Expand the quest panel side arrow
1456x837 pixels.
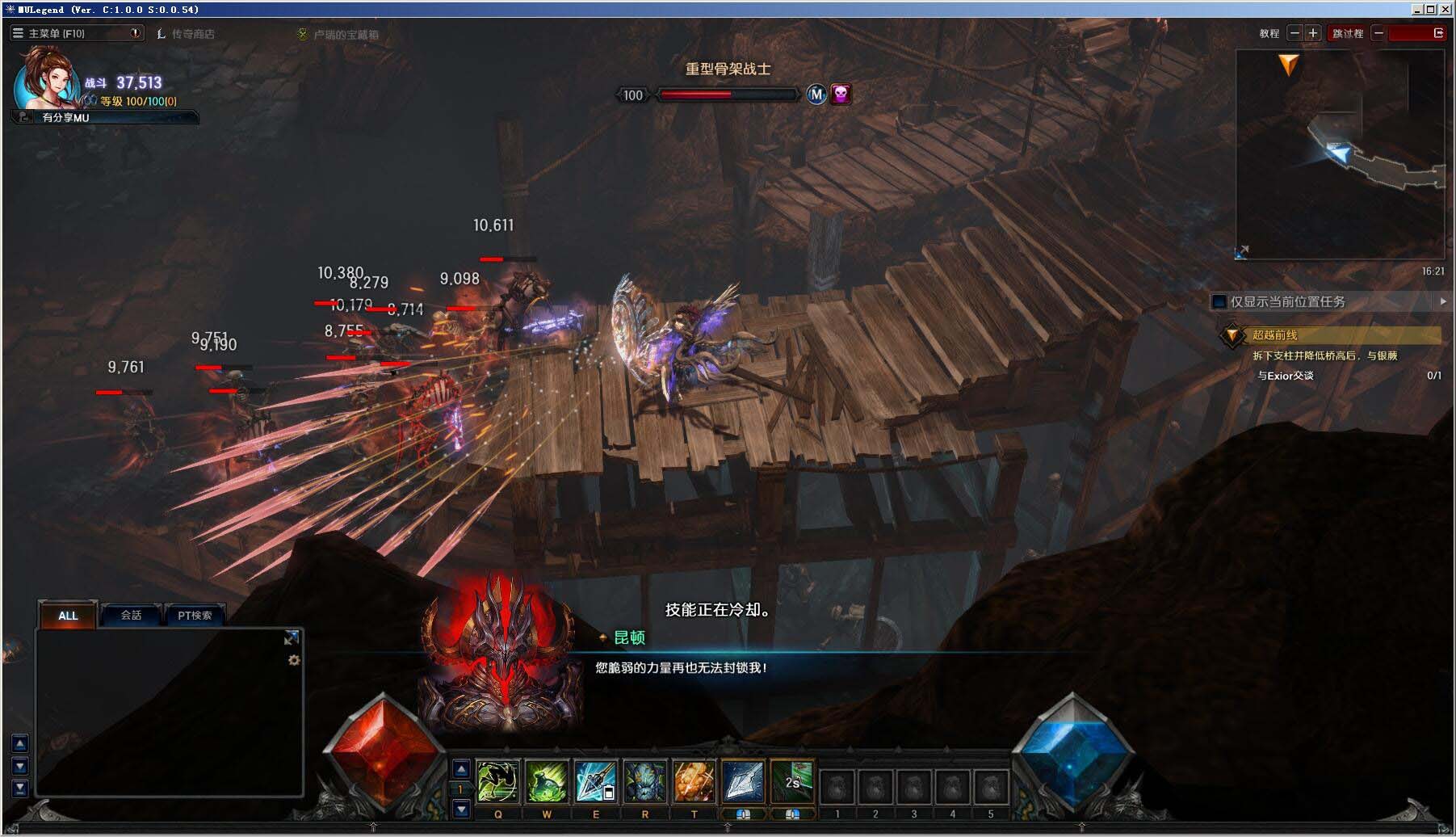(1445, 301)
